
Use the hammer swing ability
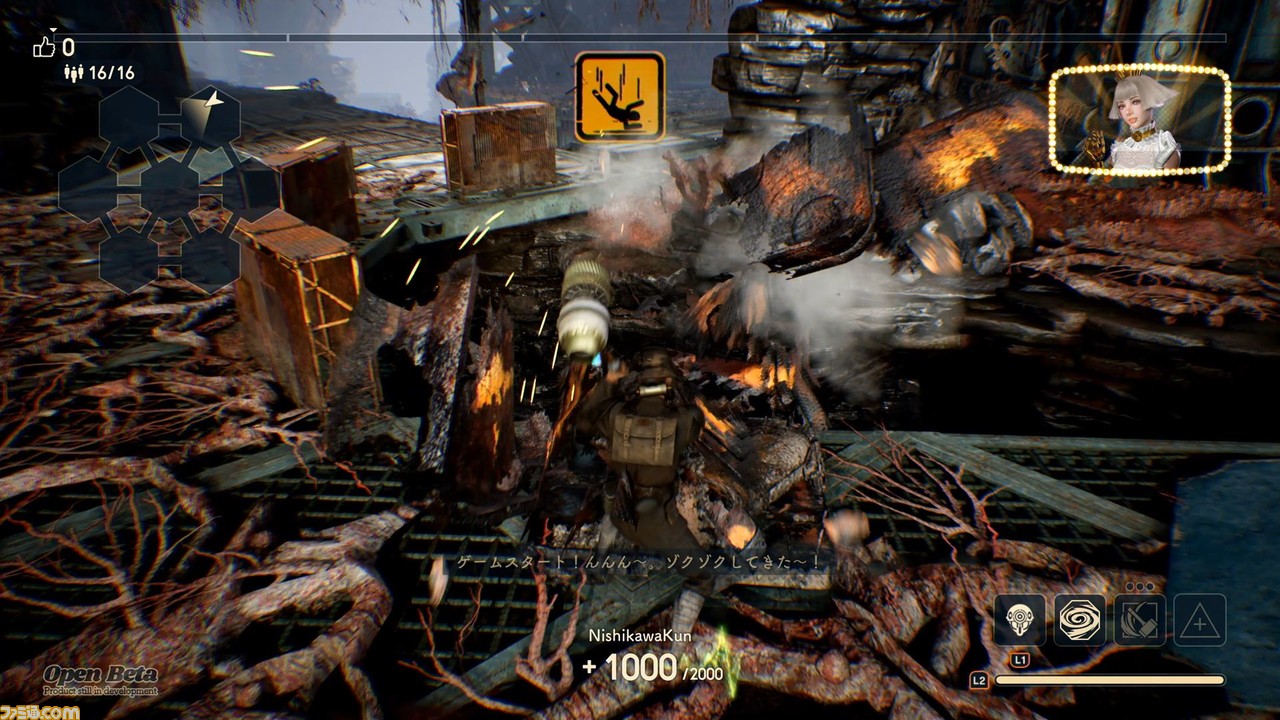coord(1139,620)
